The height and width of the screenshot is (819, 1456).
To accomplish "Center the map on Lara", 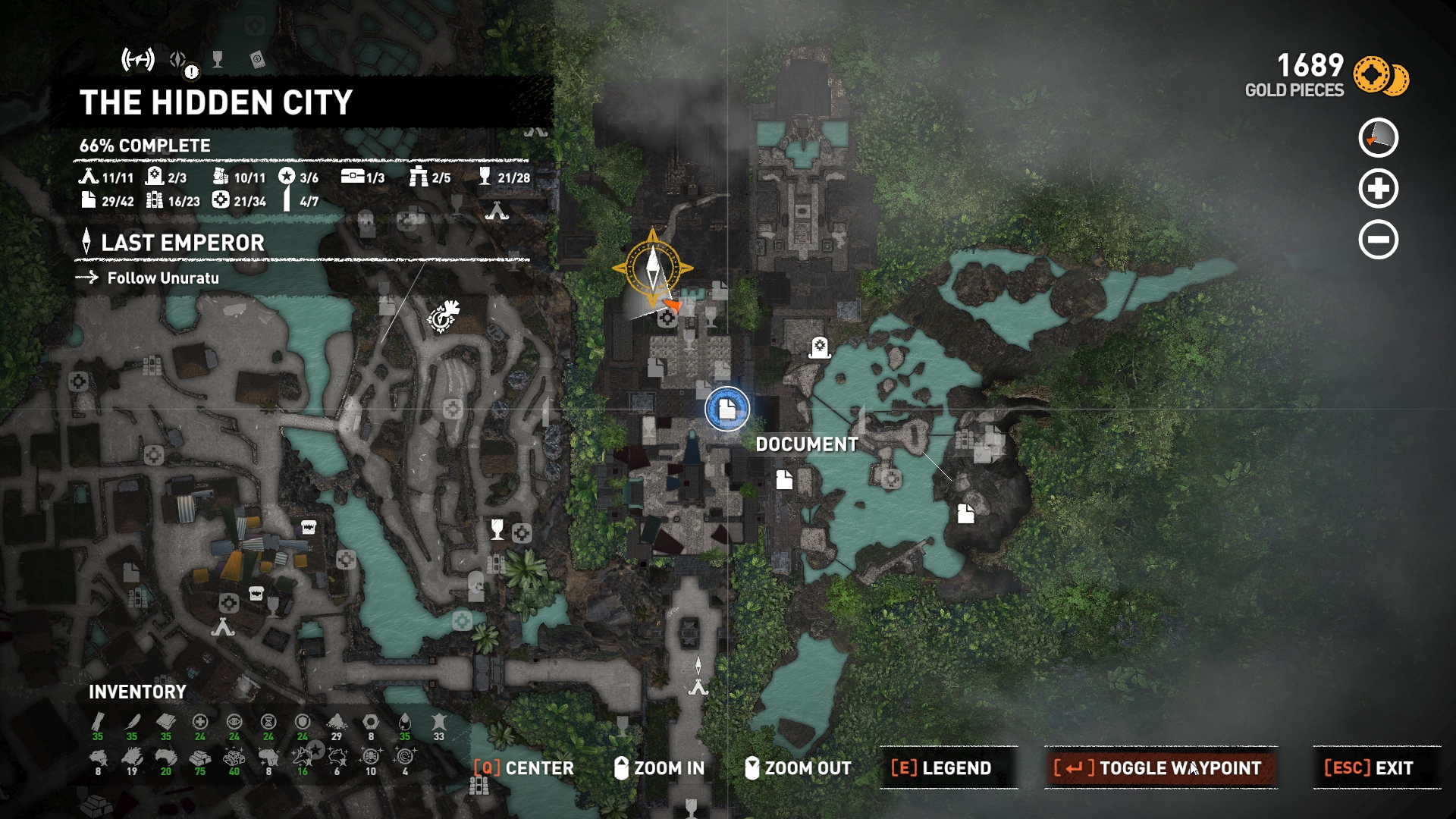I will [524, 768].
